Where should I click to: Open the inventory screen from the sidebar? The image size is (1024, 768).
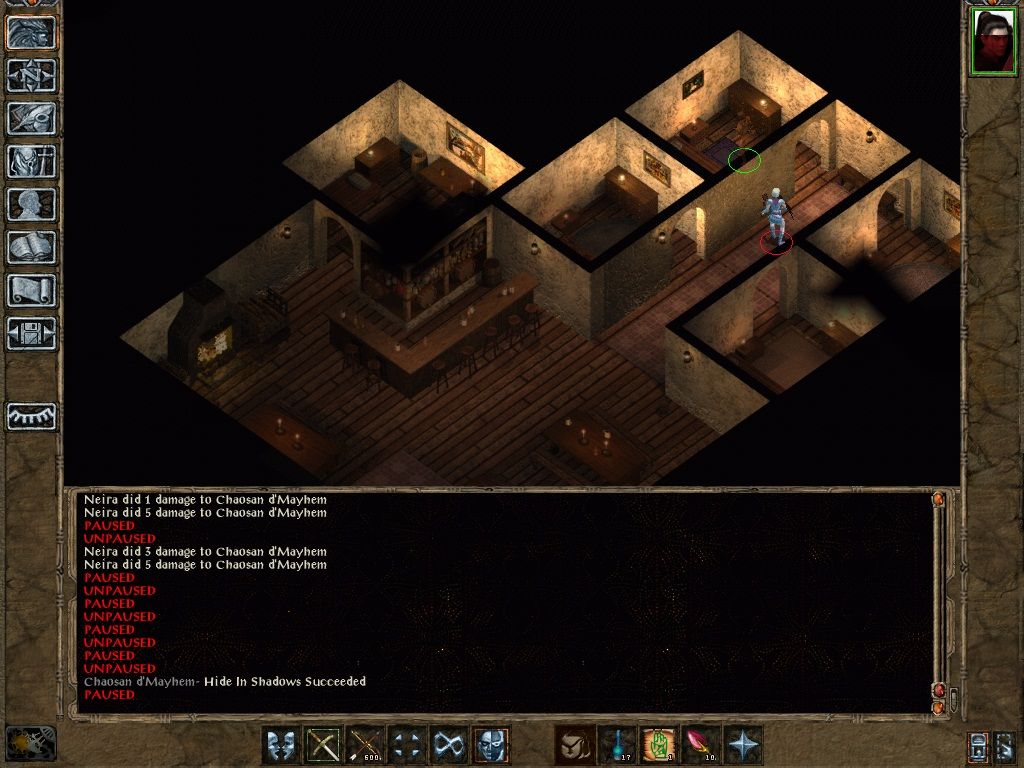click(x=31, y=161)
